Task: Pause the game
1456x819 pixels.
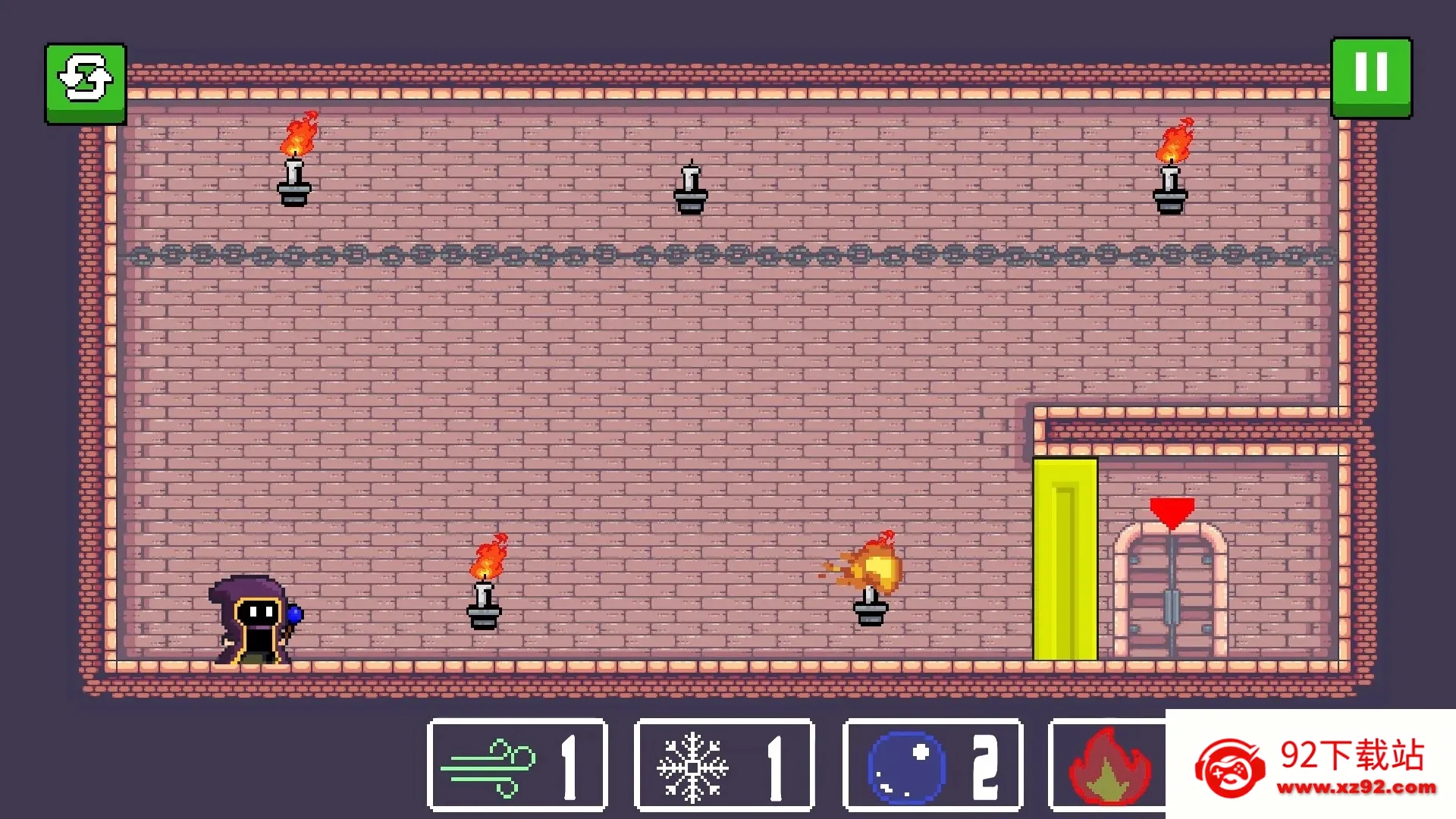Action: tap(1371, 77)
